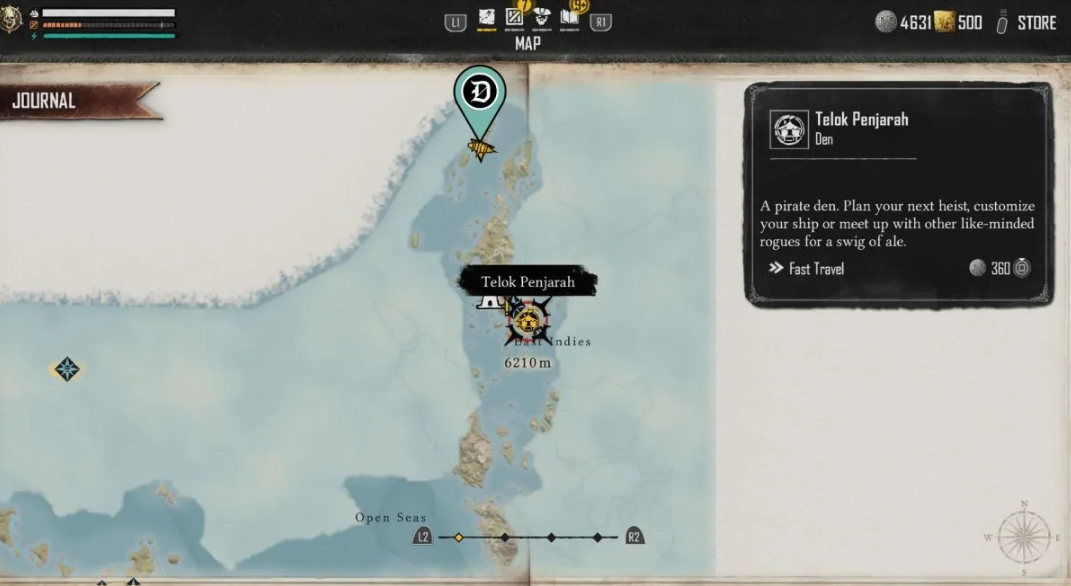Click the compass rose on the map
Screen dimensions: 1071x586
(x=1024, y=536)
